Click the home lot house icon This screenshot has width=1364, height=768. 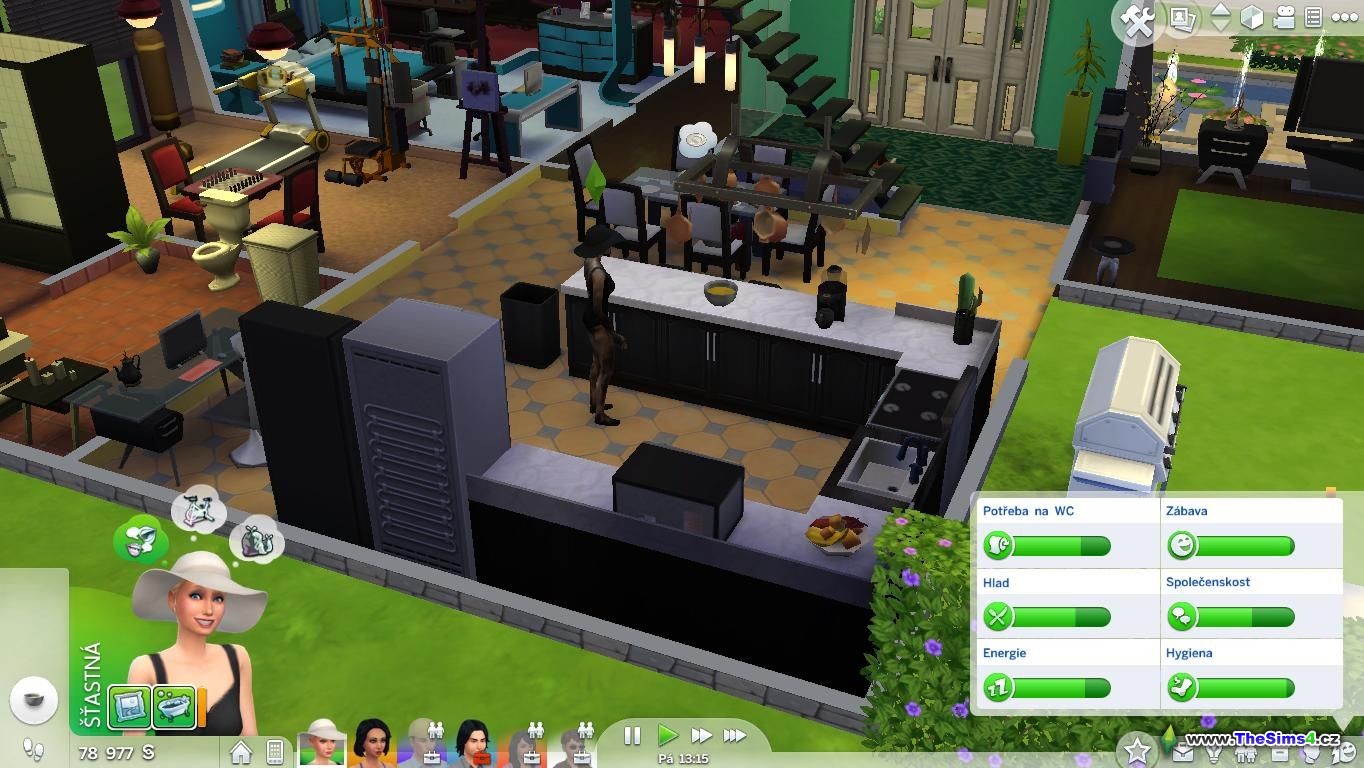tap(241, 751)
